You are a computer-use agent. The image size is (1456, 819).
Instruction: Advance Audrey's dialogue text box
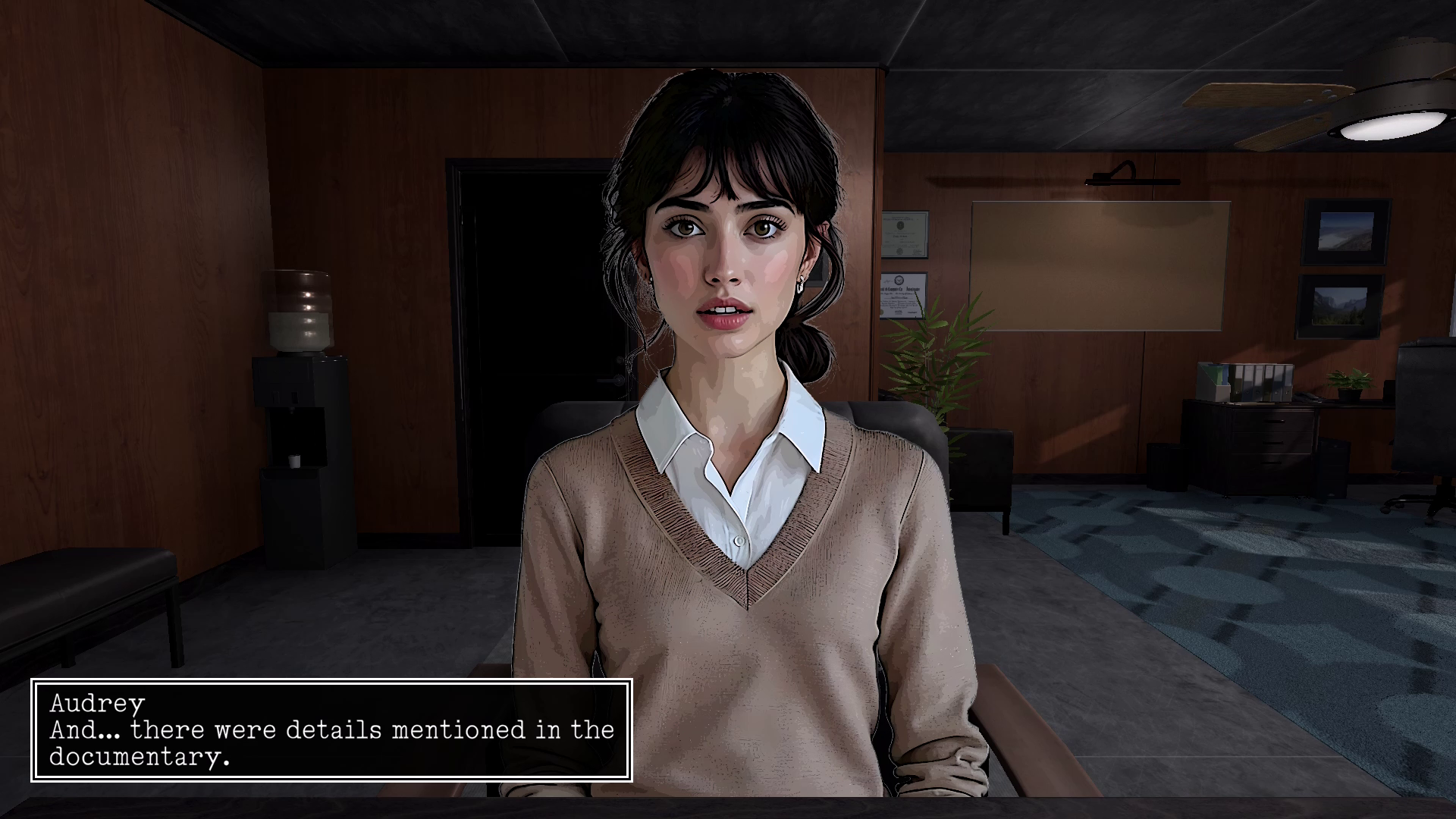pos(331,730)
